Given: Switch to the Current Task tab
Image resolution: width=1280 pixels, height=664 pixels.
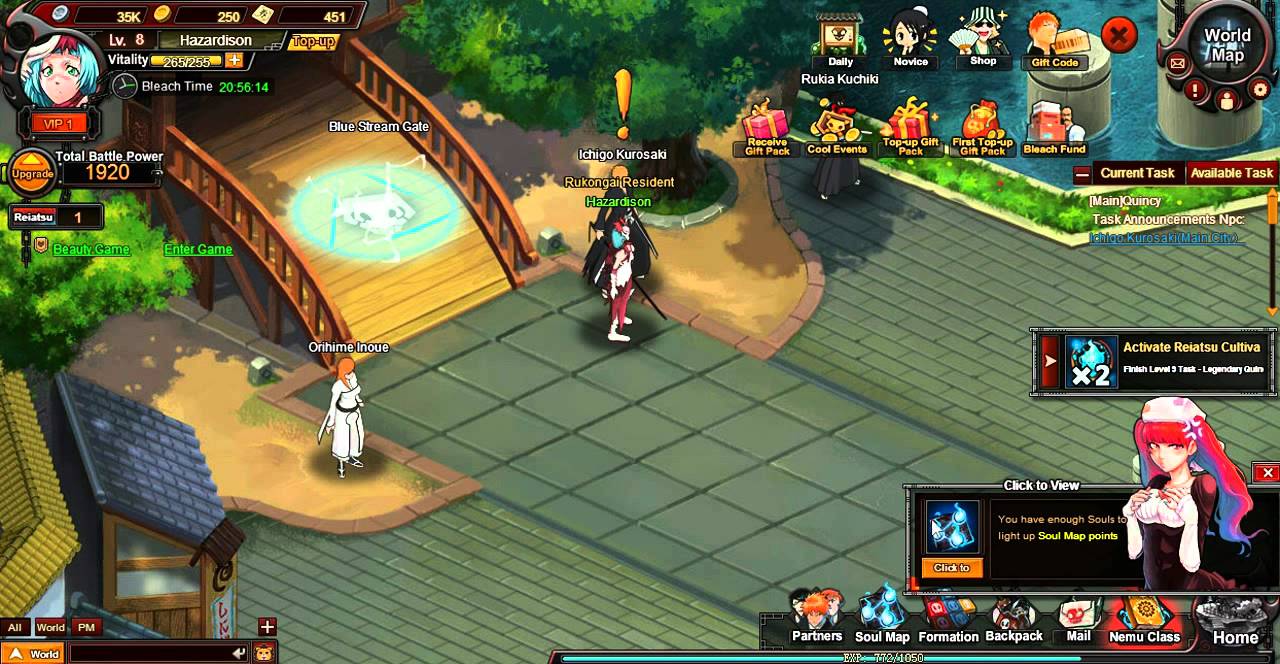Looking at the screenshot, I should (1137, 173).
